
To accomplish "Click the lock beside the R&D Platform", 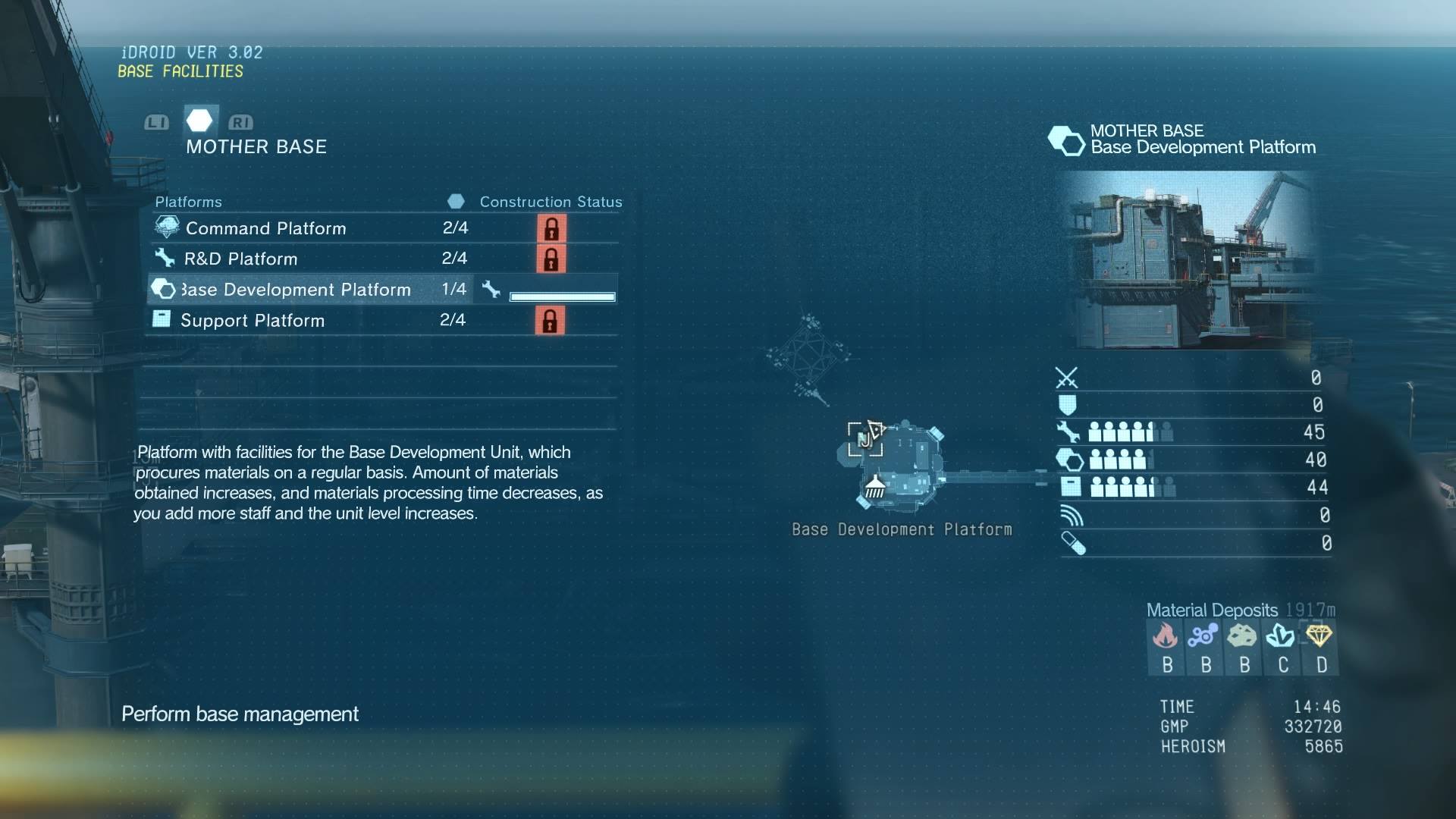I will (551, 259).
